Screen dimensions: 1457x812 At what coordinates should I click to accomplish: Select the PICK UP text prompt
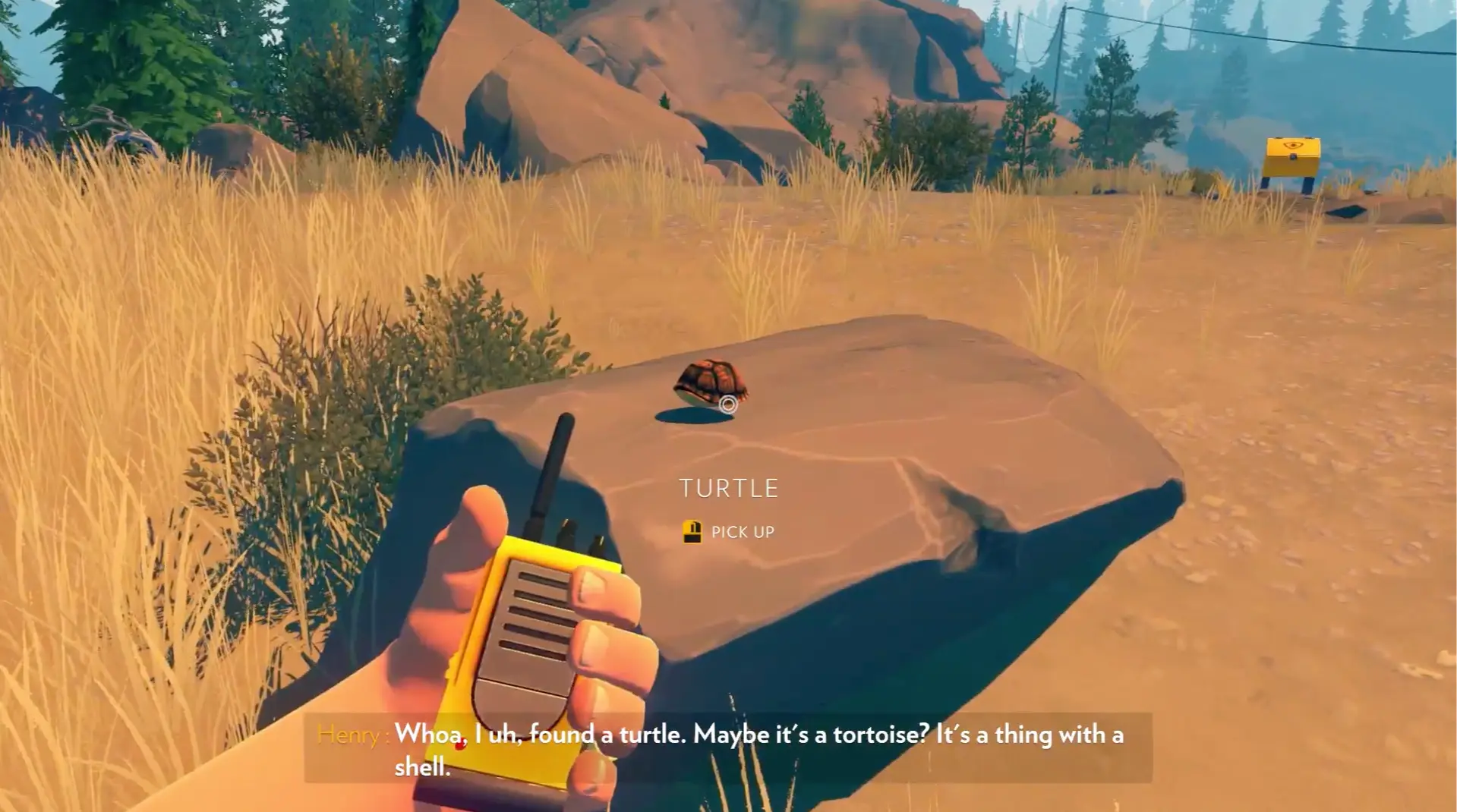tap(742, 532)
